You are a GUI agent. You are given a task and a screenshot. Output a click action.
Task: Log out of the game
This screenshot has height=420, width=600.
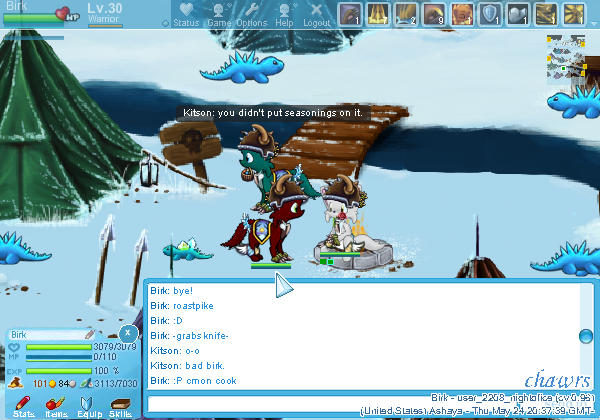point(316,14)
